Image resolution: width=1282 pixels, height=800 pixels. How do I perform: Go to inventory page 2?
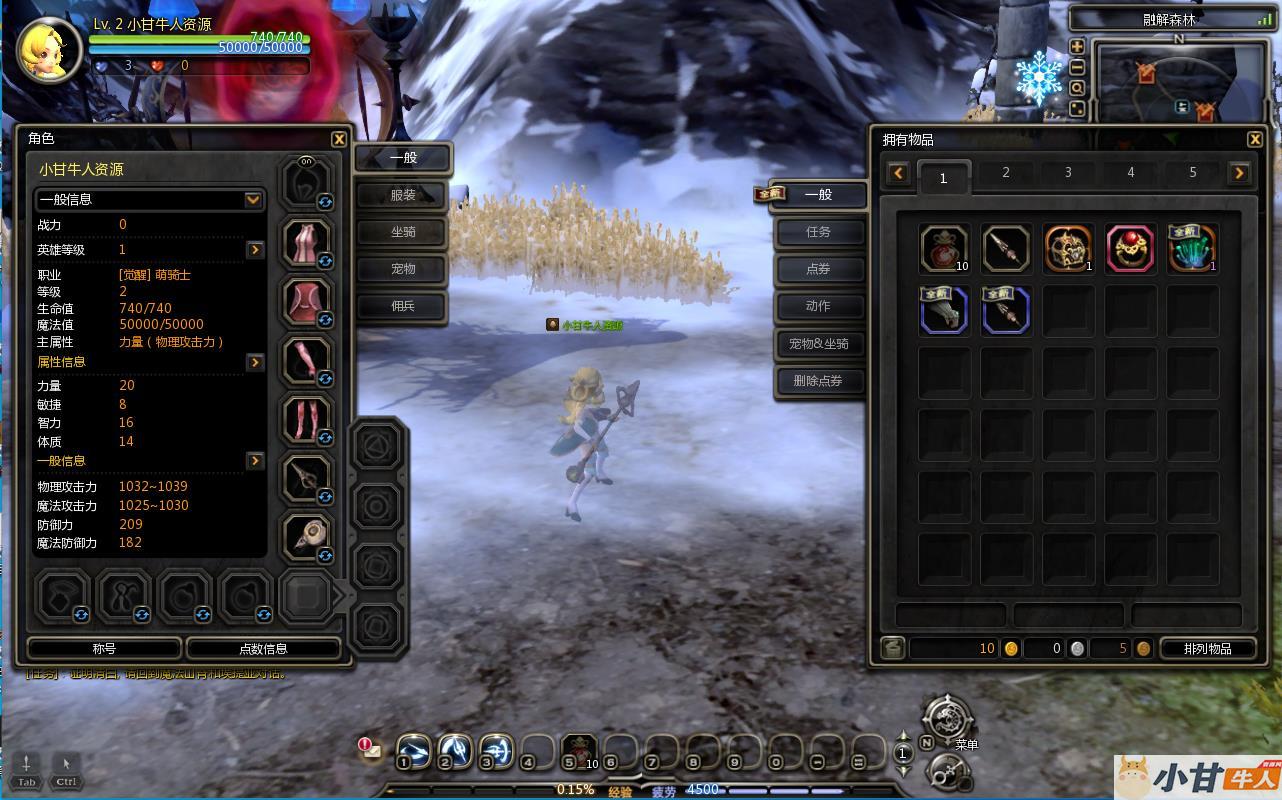(1006, 173)
